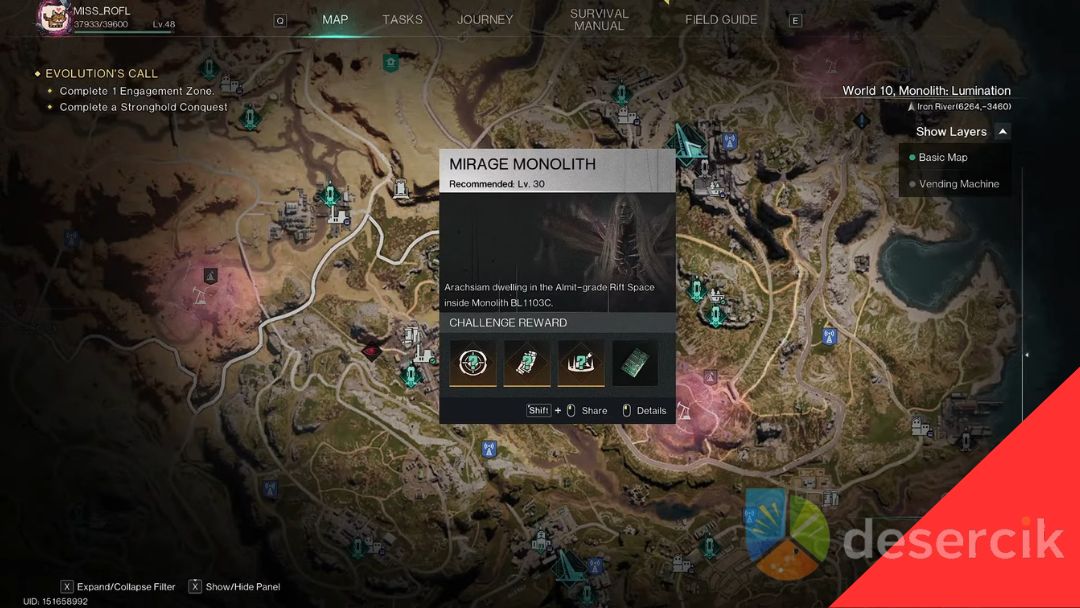Go to the Field Guide tab
Viewport: 1080px width, 608px height.
pyautogui.click(x=721, y=19)
